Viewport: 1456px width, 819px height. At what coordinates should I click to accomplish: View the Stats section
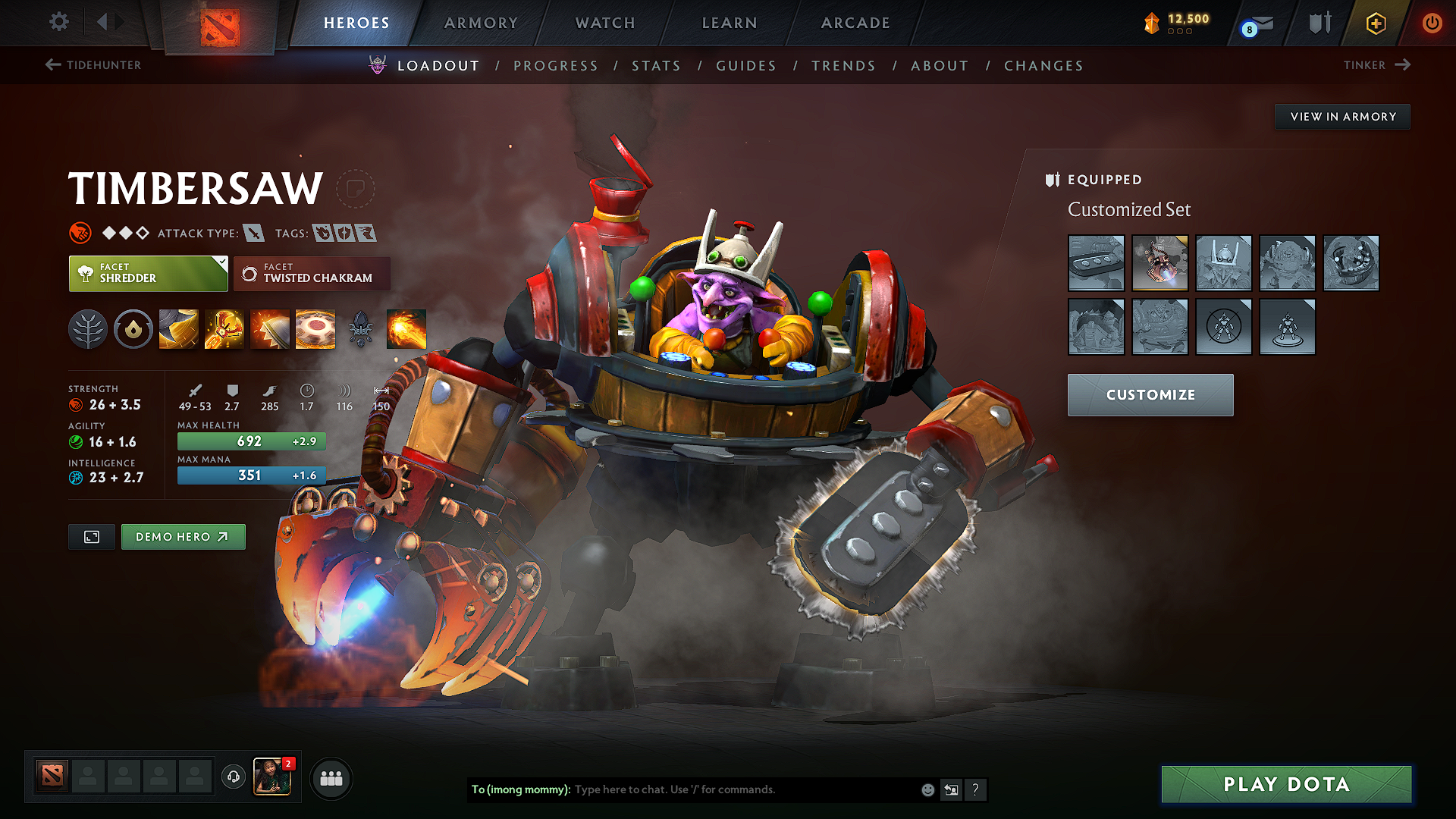click(x=657, y=66)
